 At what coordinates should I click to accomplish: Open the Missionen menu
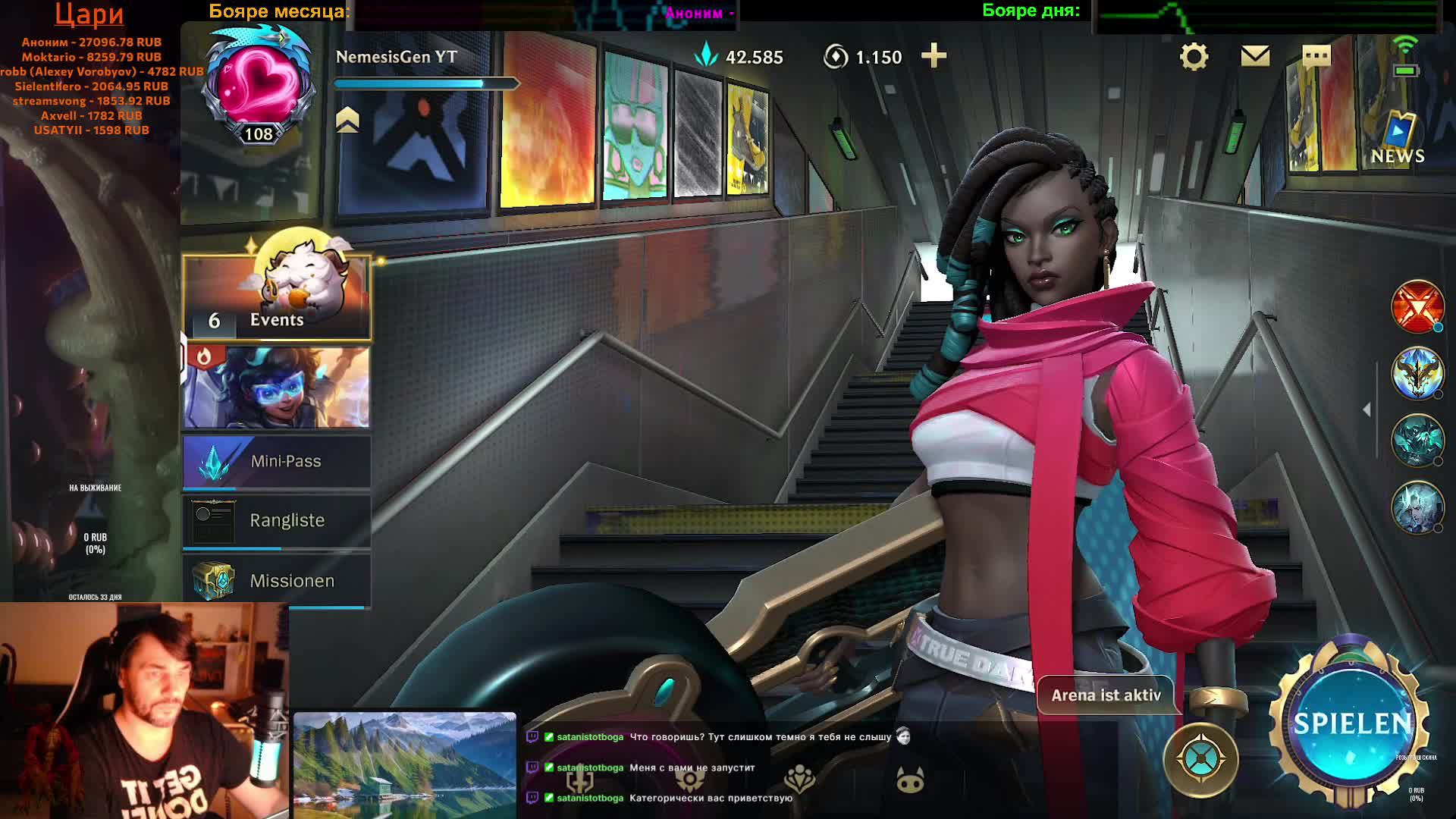coord(277,581)
